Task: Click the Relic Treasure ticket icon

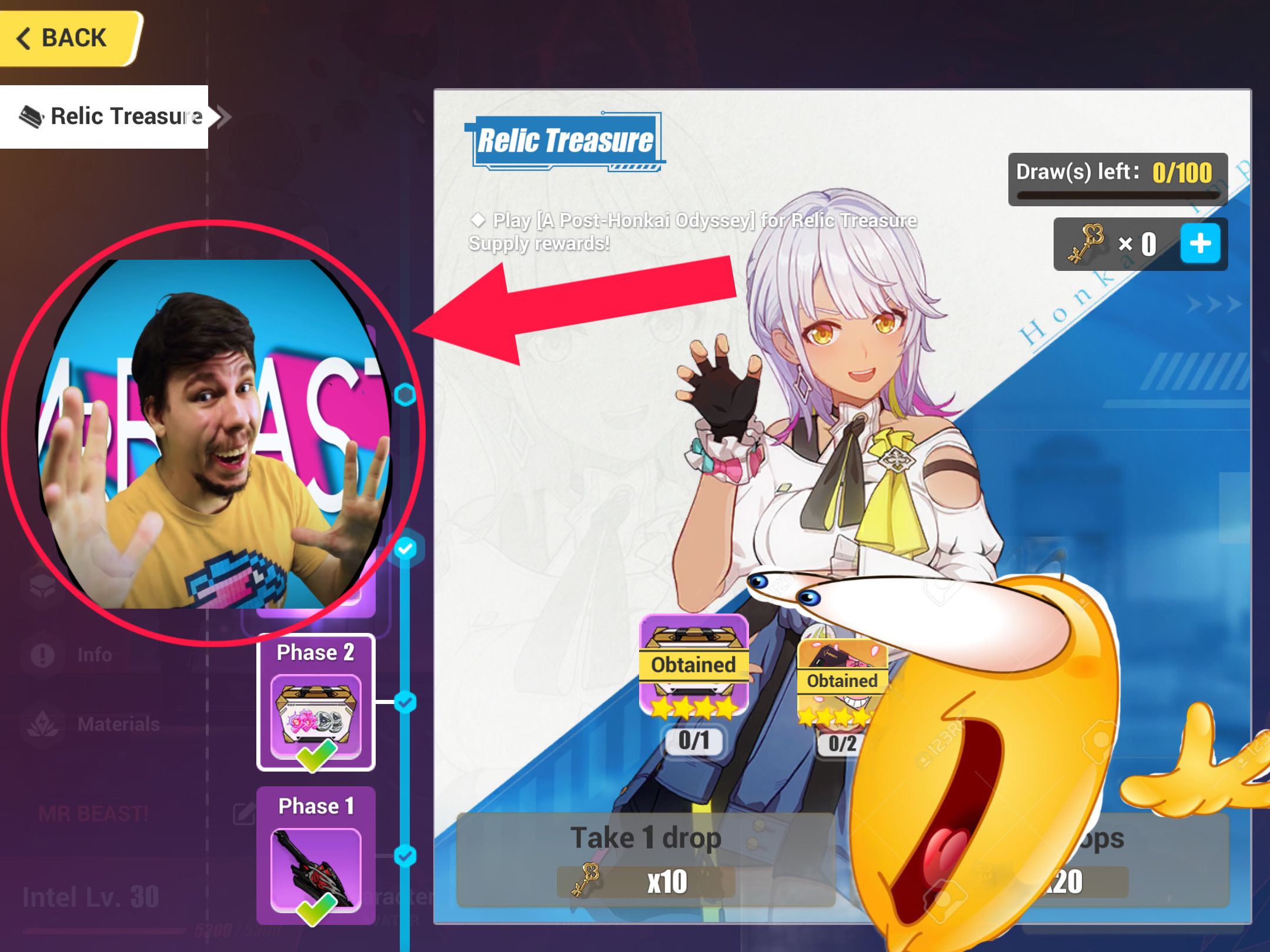Action: pos(32,116)
